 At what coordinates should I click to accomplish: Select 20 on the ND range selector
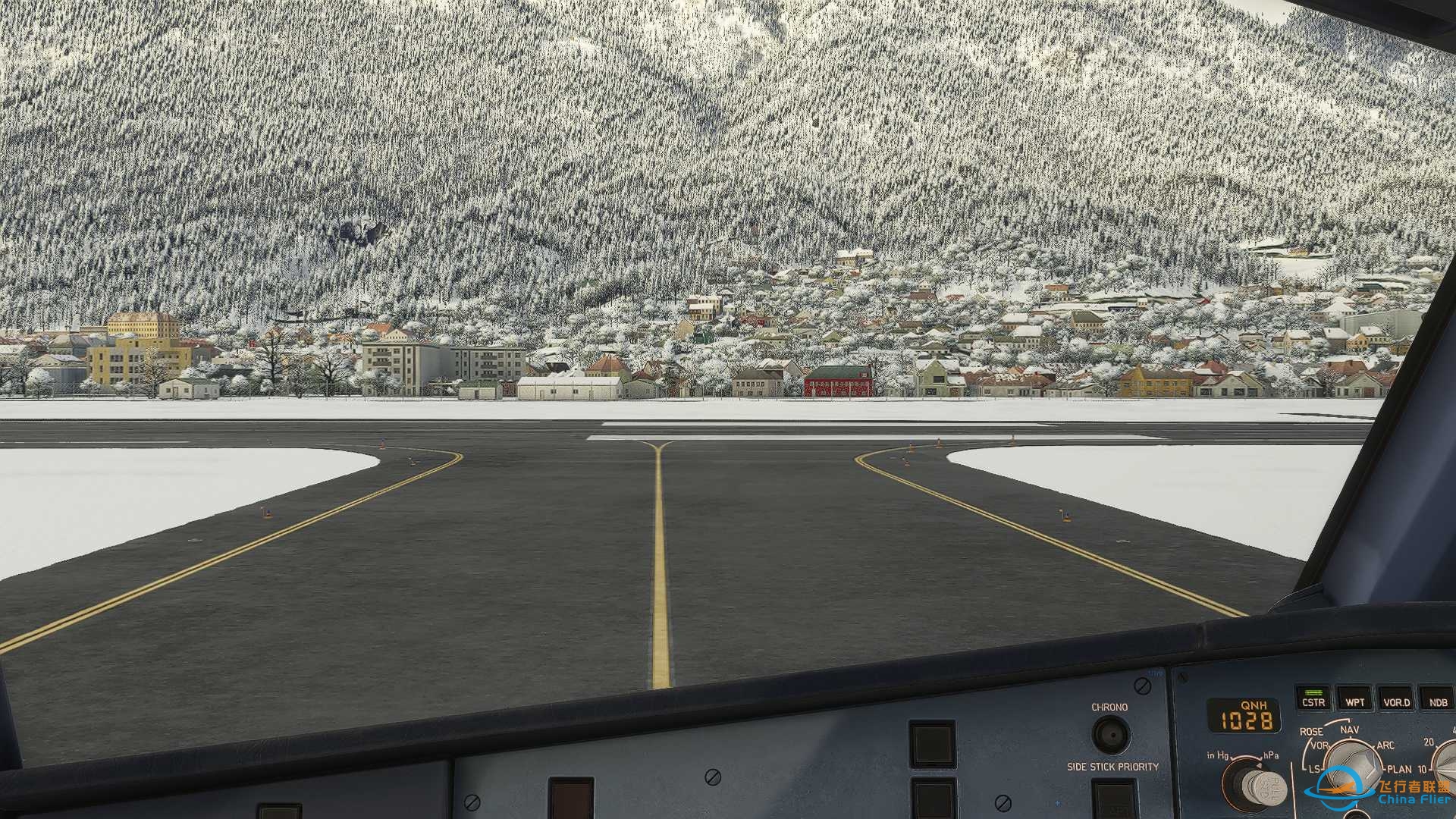tap(1428, 742)
